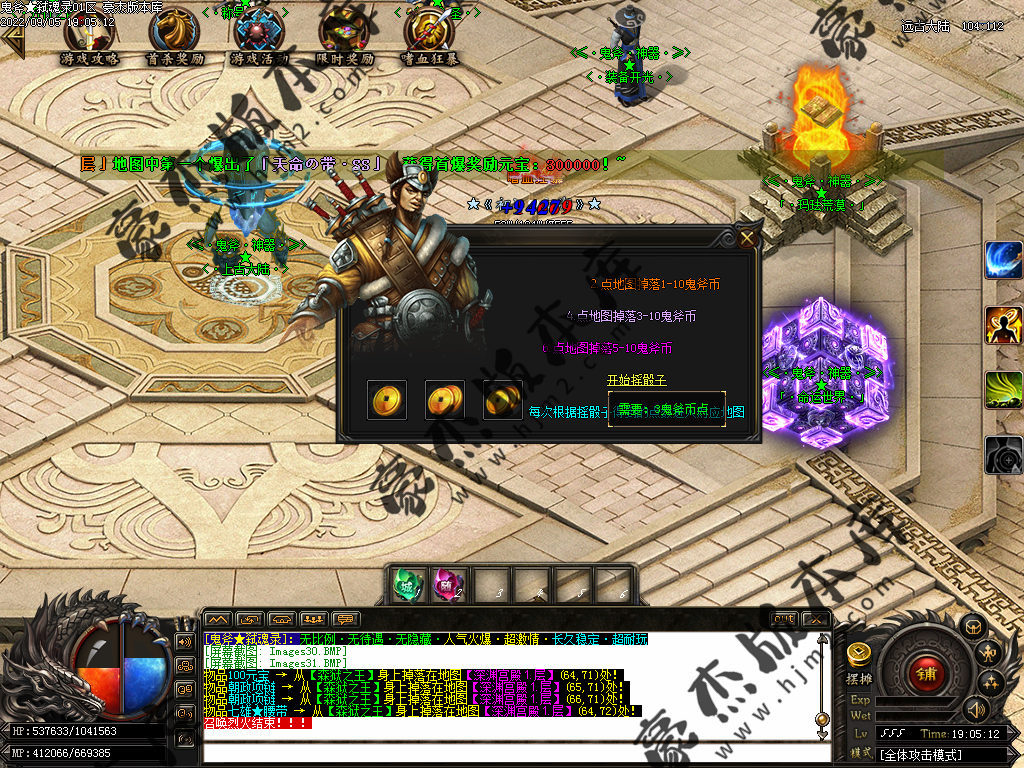Toggle the speaker sound button
The height and width of the screenshot is (768, 1024).
[975, 710]
